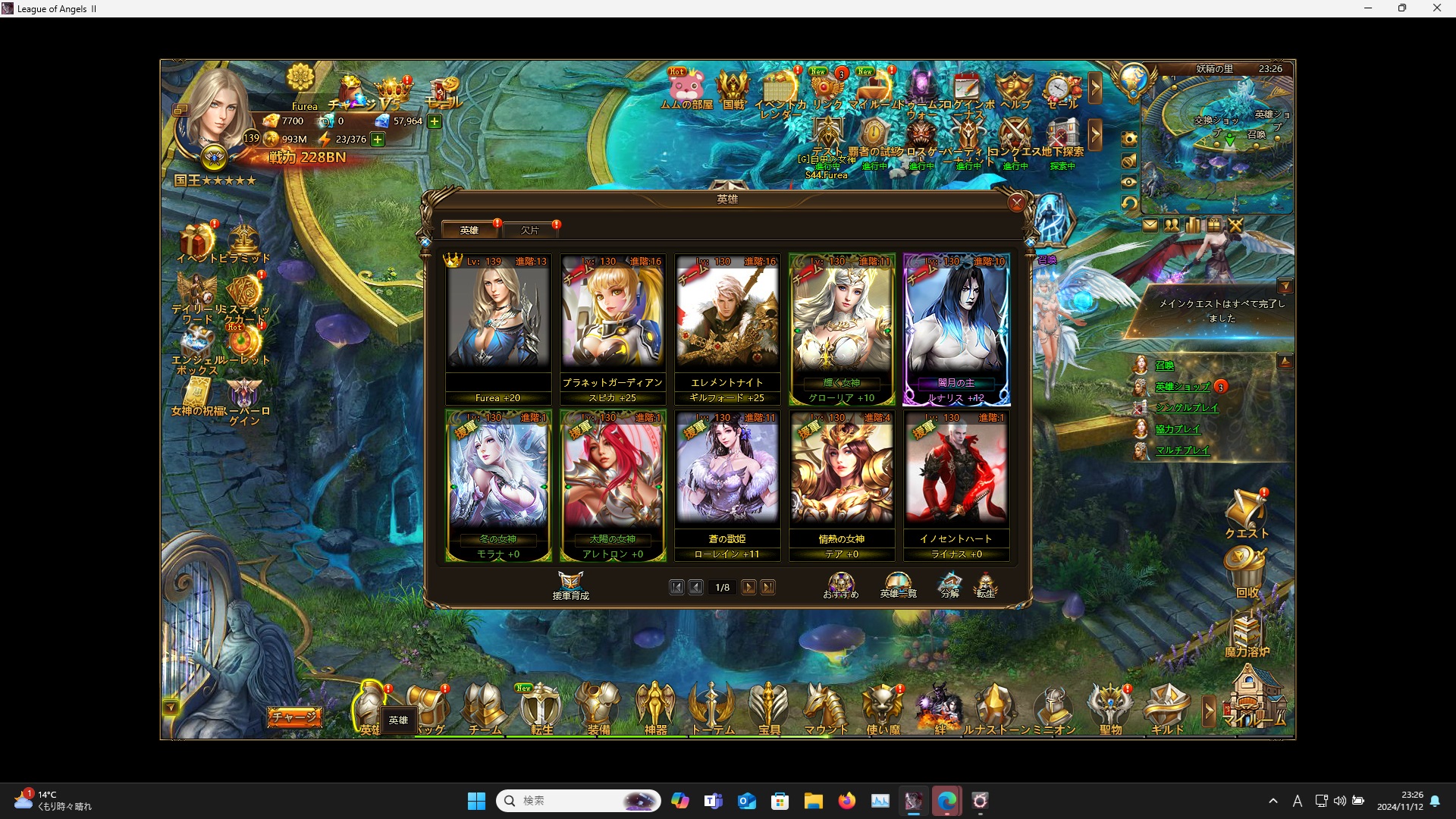Switch to the 欠片 fragments tab
This screenshot has height=819, width=1456.
pyautogui.click(x=530, y=230)
